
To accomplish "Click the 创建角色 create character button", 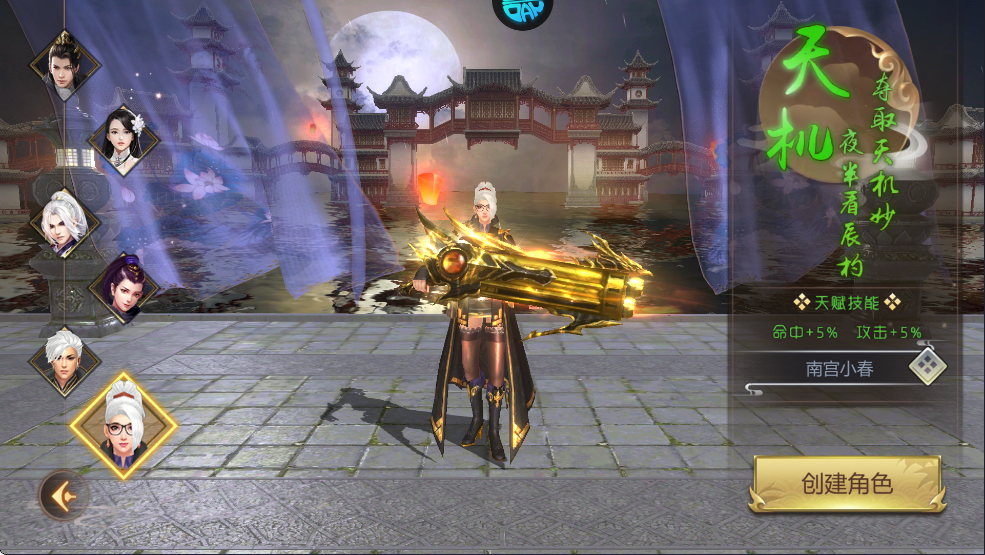I will [x=847, y=485].
